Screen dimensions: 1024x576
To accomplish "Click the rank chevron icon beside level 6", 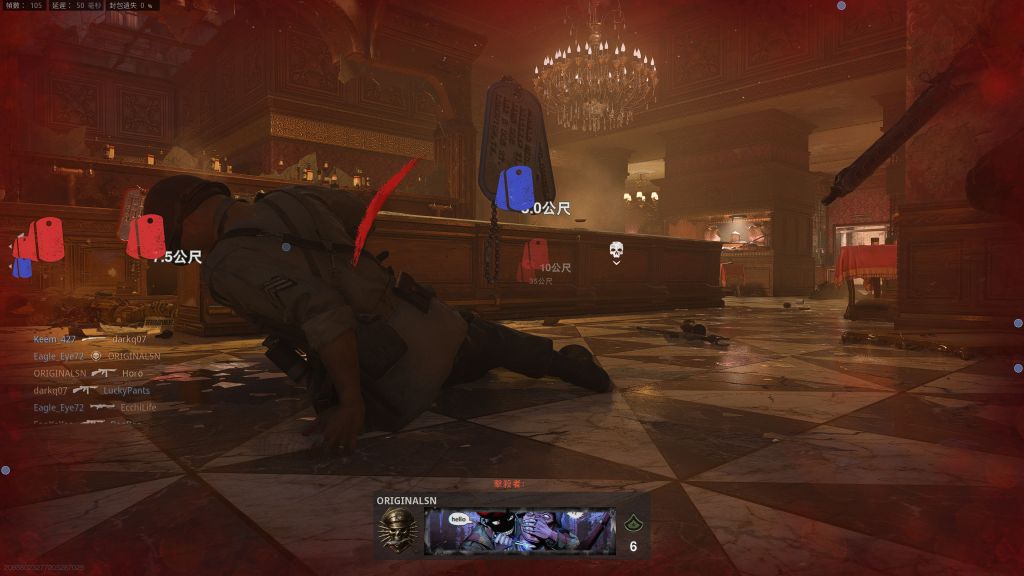I will click(632, 523).
